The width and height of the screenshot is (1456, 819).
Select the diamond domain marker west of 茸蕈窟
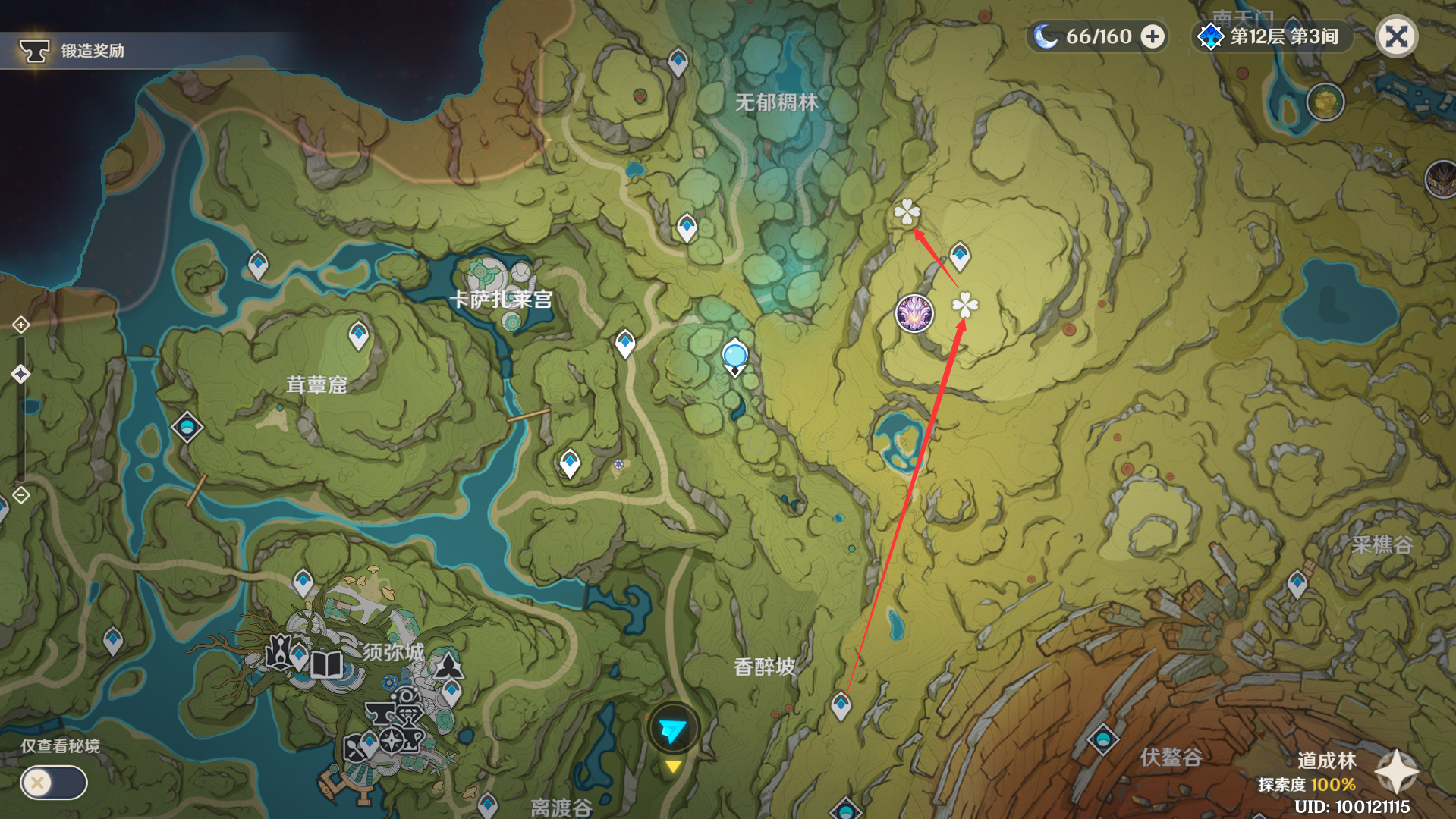click(187, 427)
